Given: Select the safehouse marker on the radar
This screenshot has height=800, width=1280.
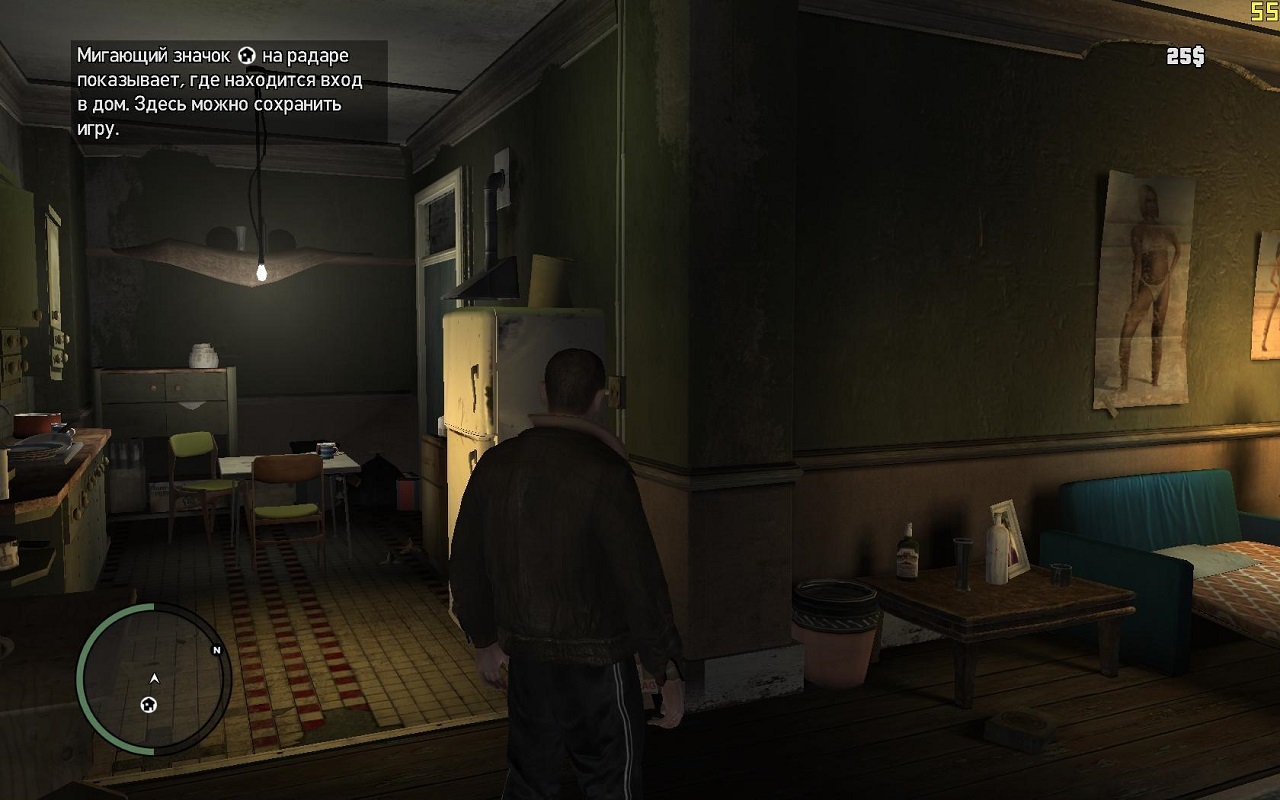Looking at the screenshot, I should pyautogui.click(x=149, y=705).
